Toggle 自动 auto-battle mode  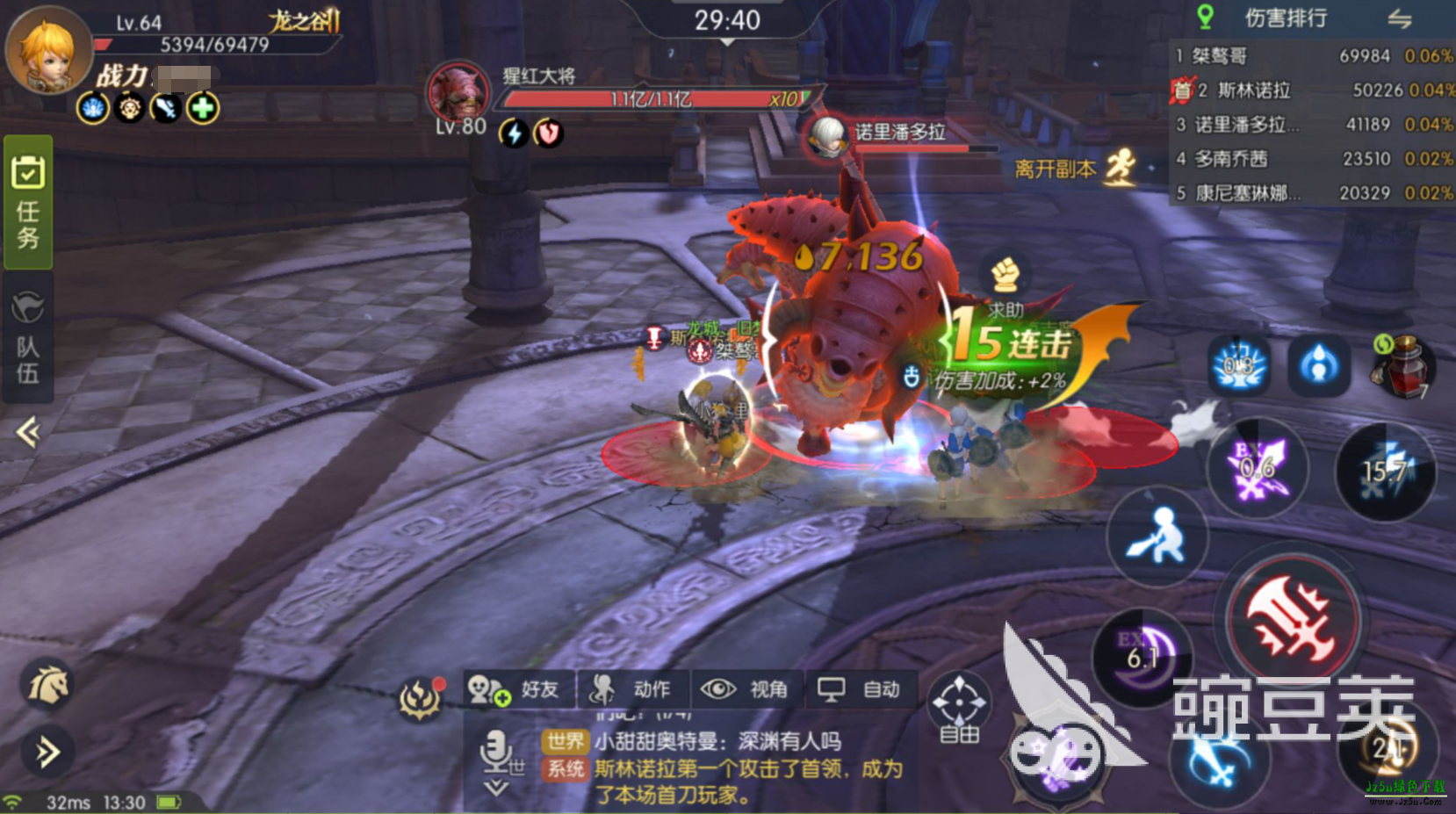[x=861, y=689]
